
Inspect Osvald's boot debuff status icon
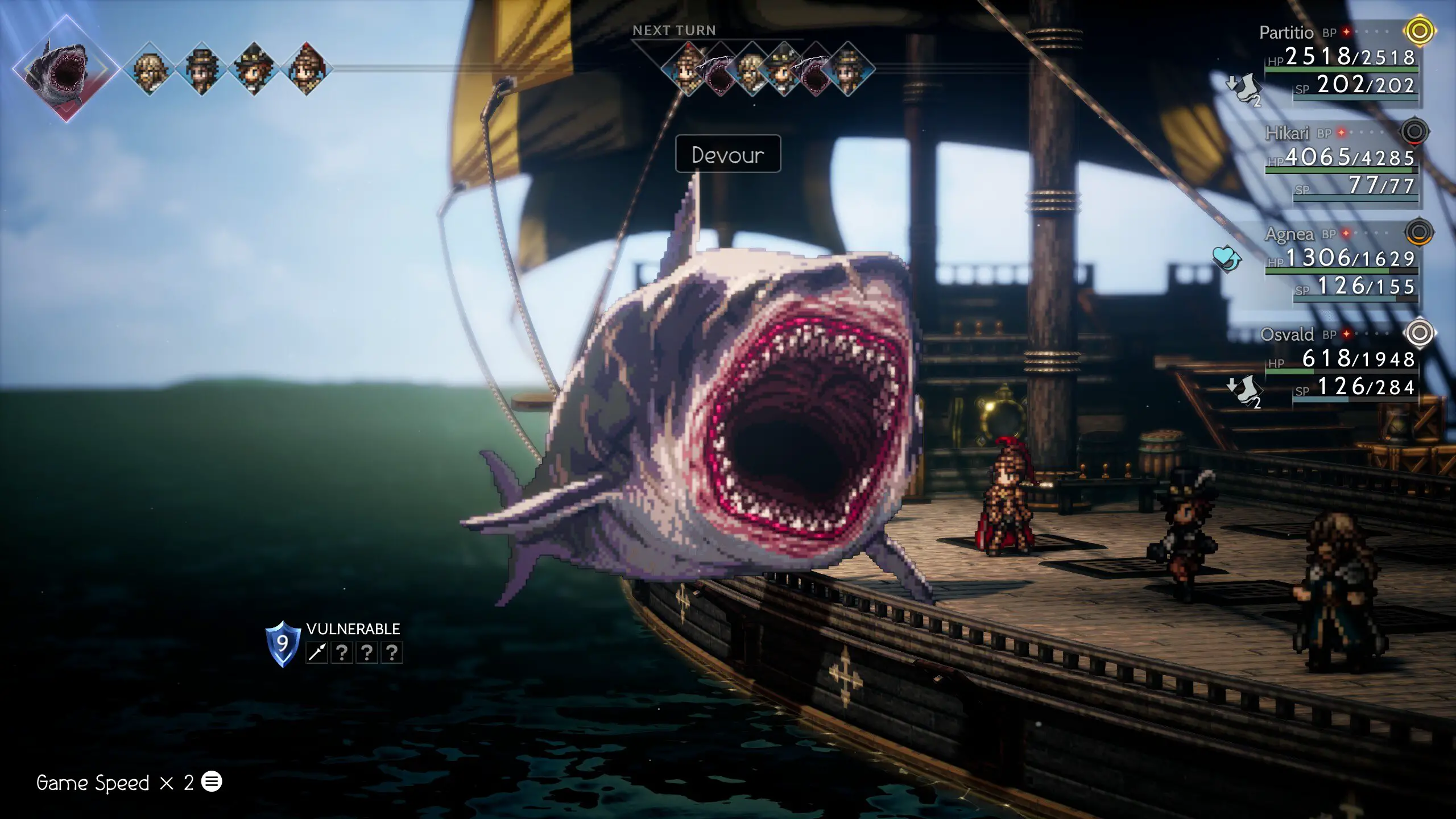click(x=1246, y=390)
